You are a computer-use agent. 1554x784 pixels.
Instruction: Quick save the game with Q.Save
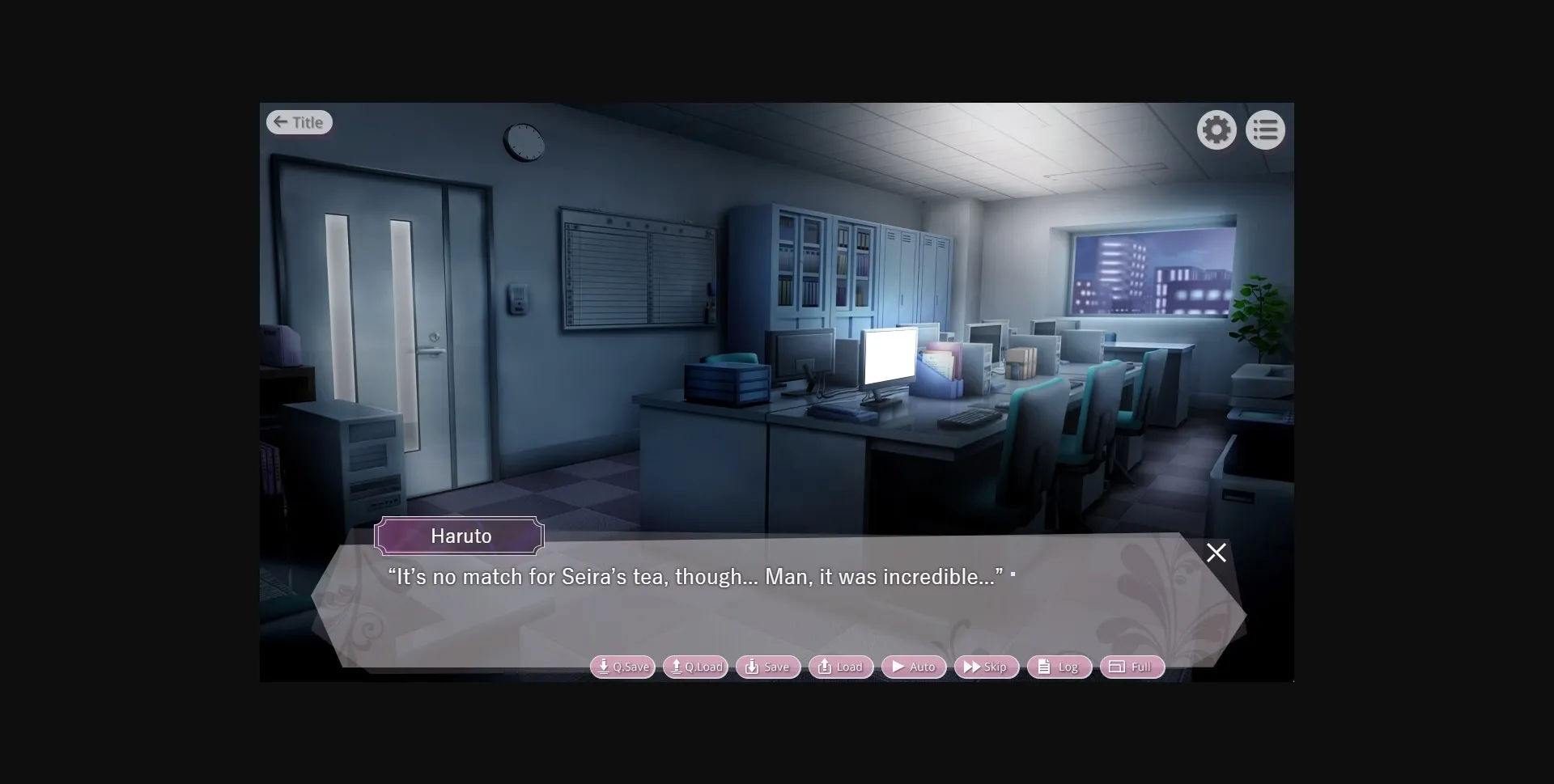[x=622, y=667]
